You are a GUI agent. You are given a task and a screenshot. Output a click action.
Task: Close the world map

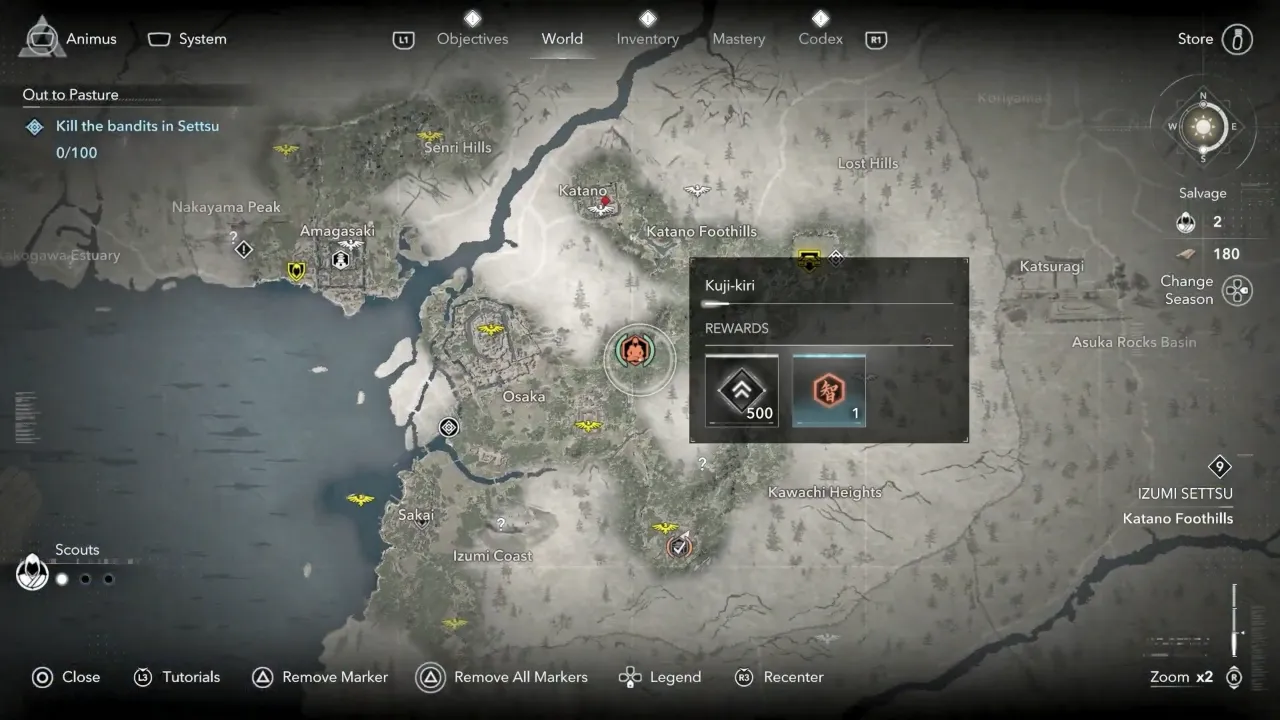pos(66,677)
